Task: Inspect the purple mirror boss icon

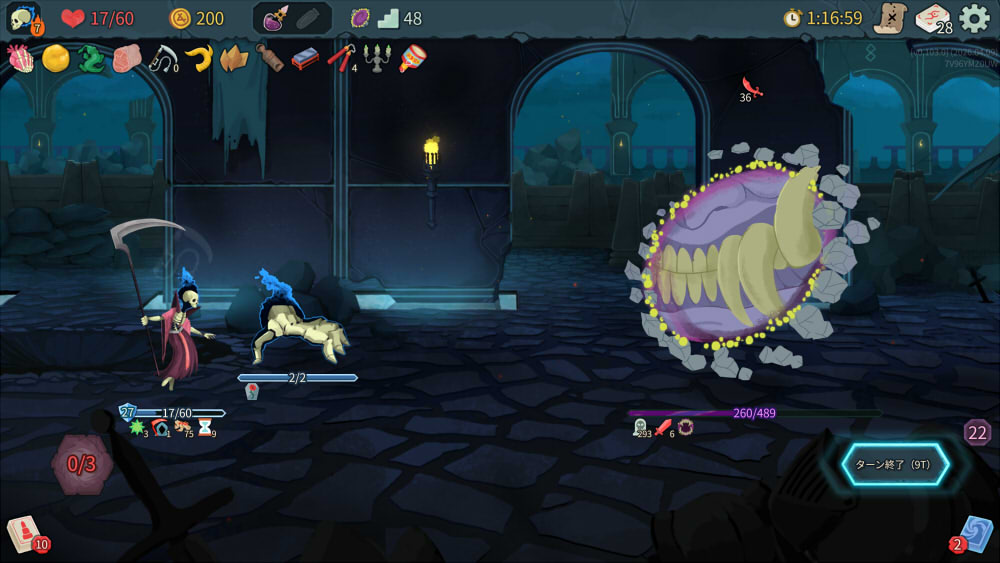Action: pos(360,18)
